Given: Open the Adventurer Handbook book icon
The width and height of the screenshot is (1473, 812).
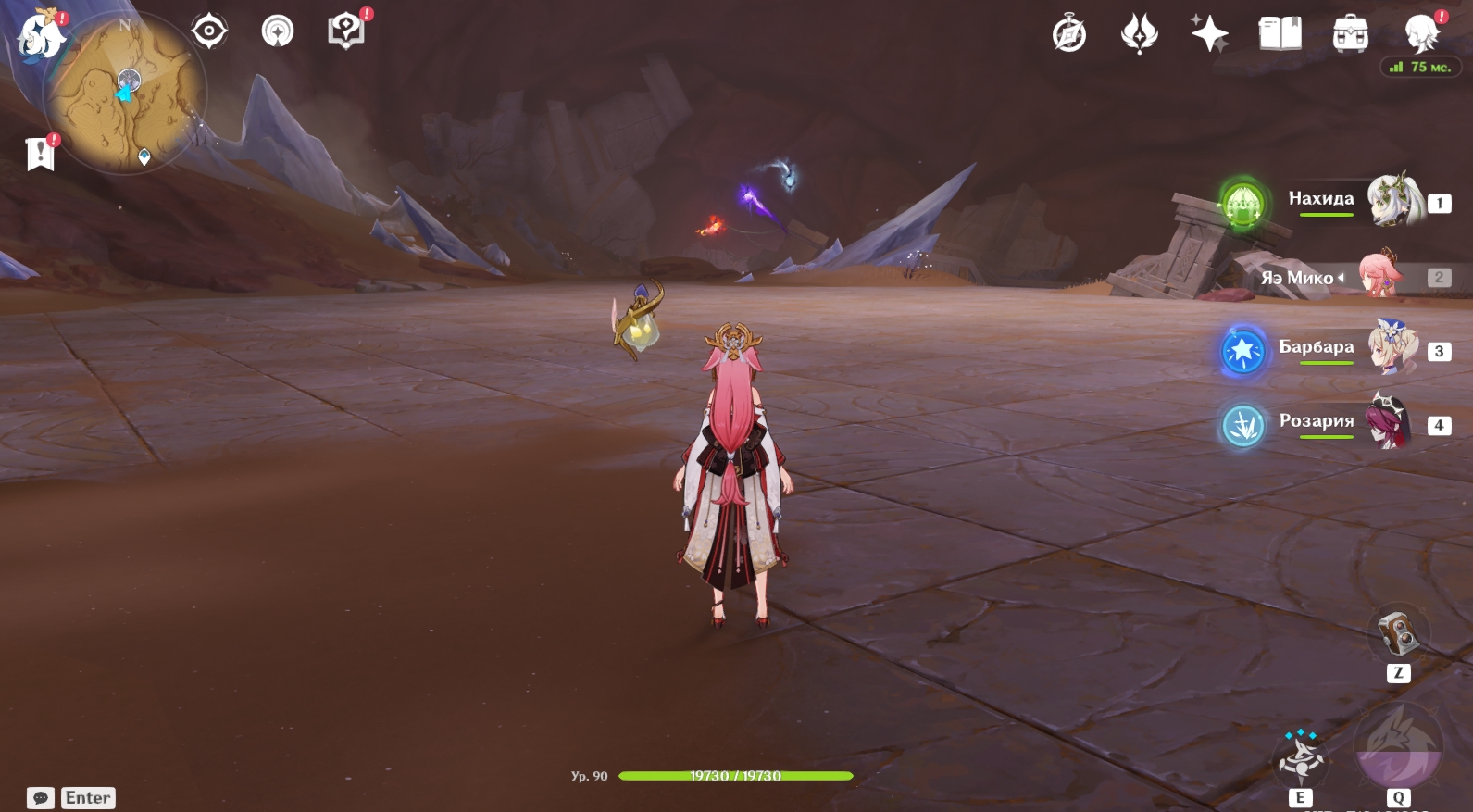Looking at the screenshot, I should (1280, 35).
